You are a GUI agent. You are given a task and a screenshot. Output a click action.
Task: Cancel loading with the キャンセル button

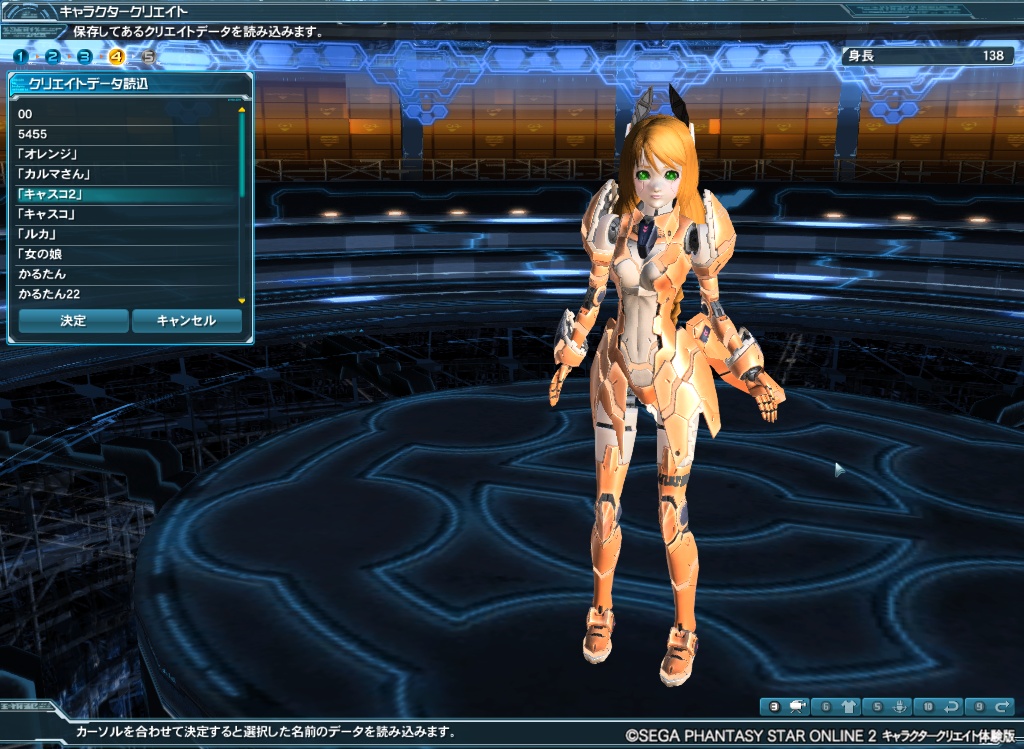(187, 321)
